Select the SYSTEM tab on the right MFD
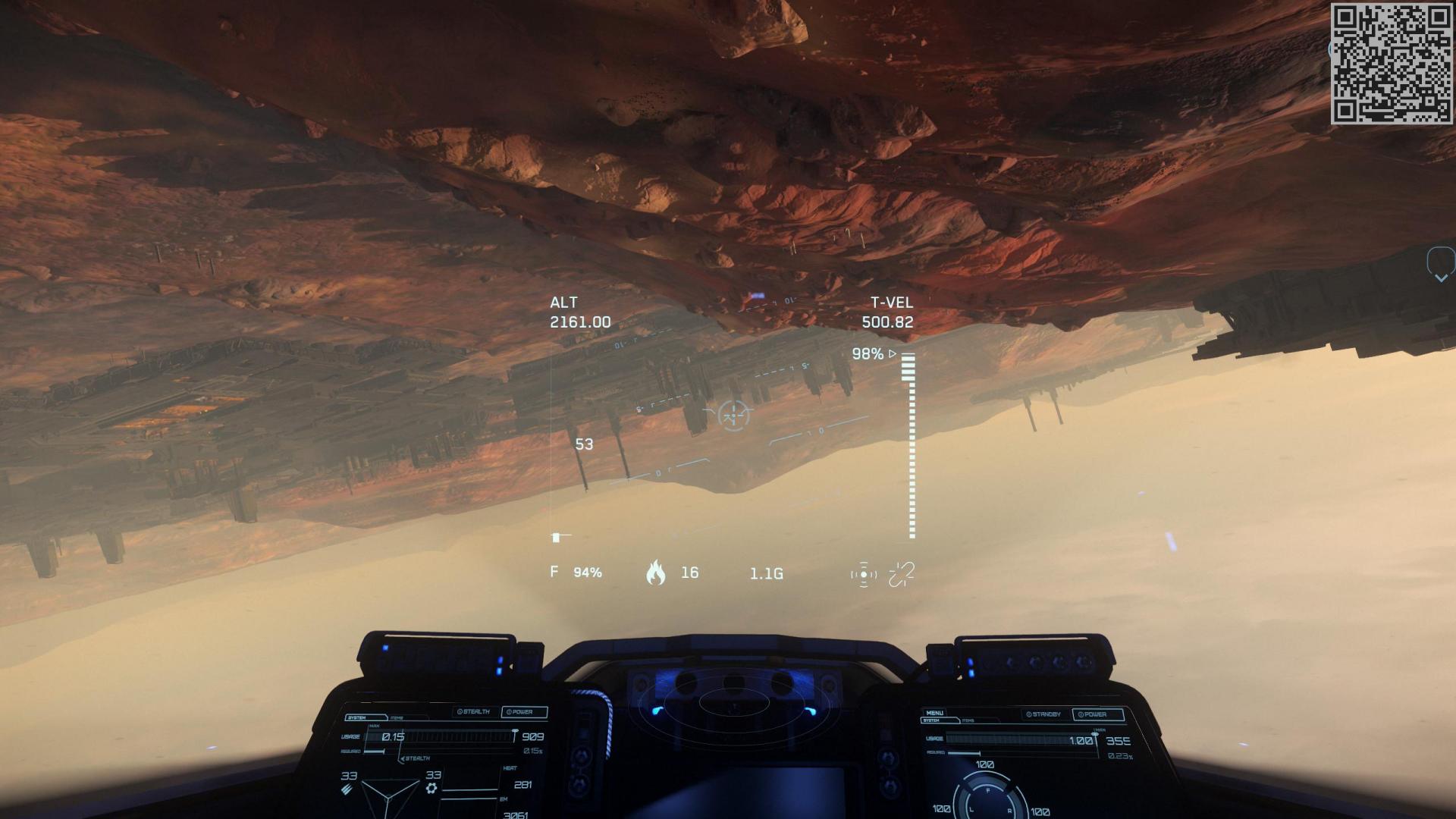 931,720
